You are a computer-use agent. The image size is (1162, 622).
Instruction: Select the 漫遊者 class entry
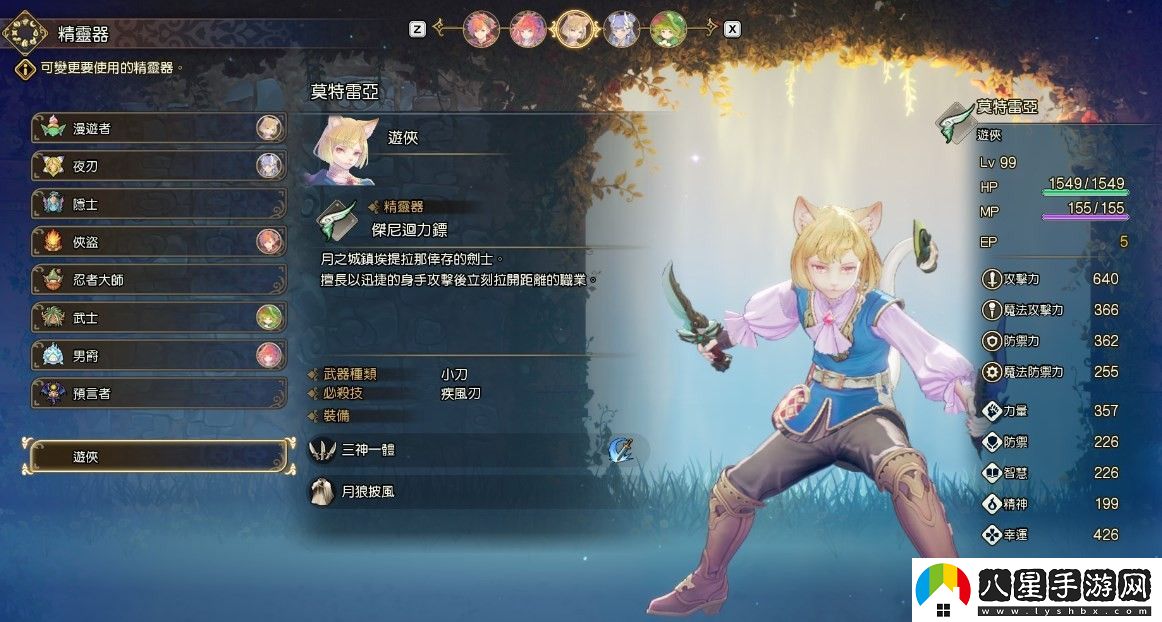coord(158,128)
